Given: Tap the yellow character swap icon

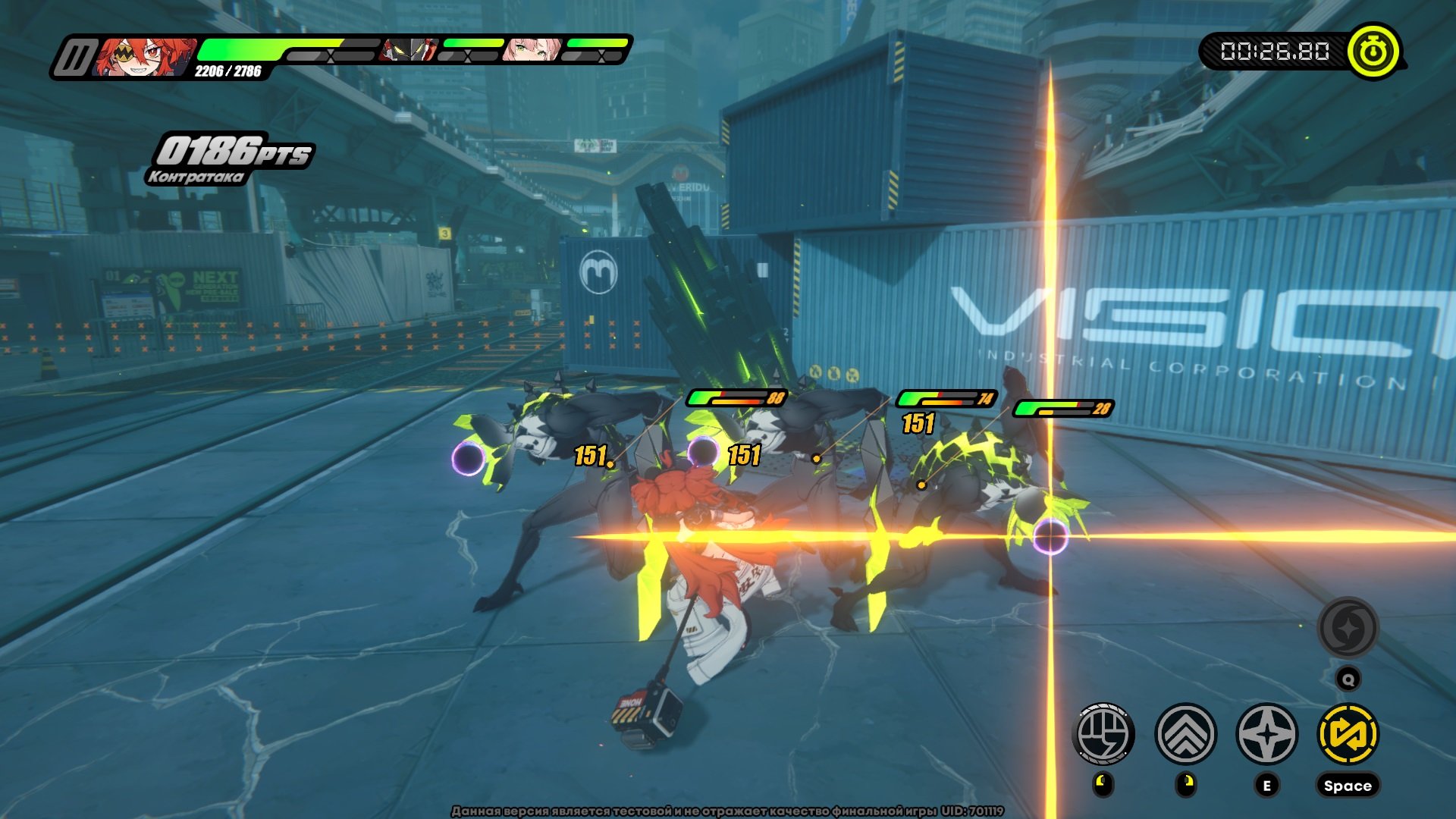Looking at the screenshot, I should pyautogui.click(x=1348, y=733).
